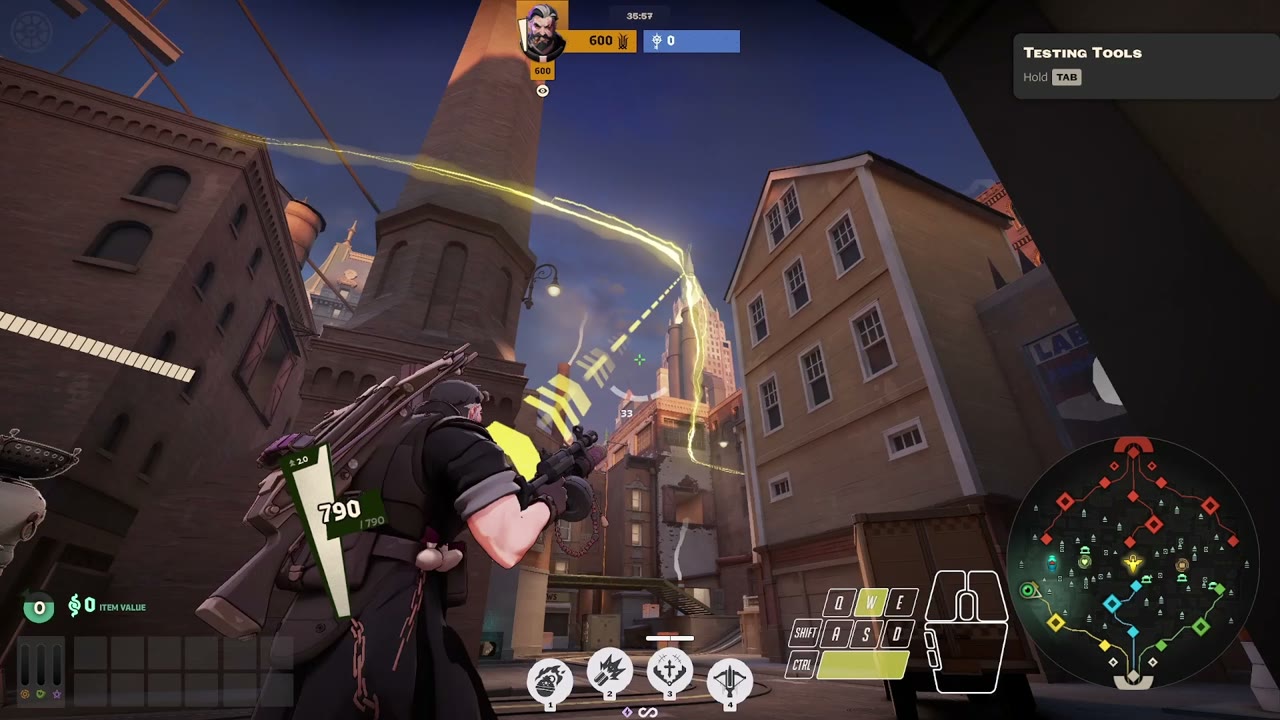Use the explosive blast ability
The image size is (1280, 720).
point(609,673)
